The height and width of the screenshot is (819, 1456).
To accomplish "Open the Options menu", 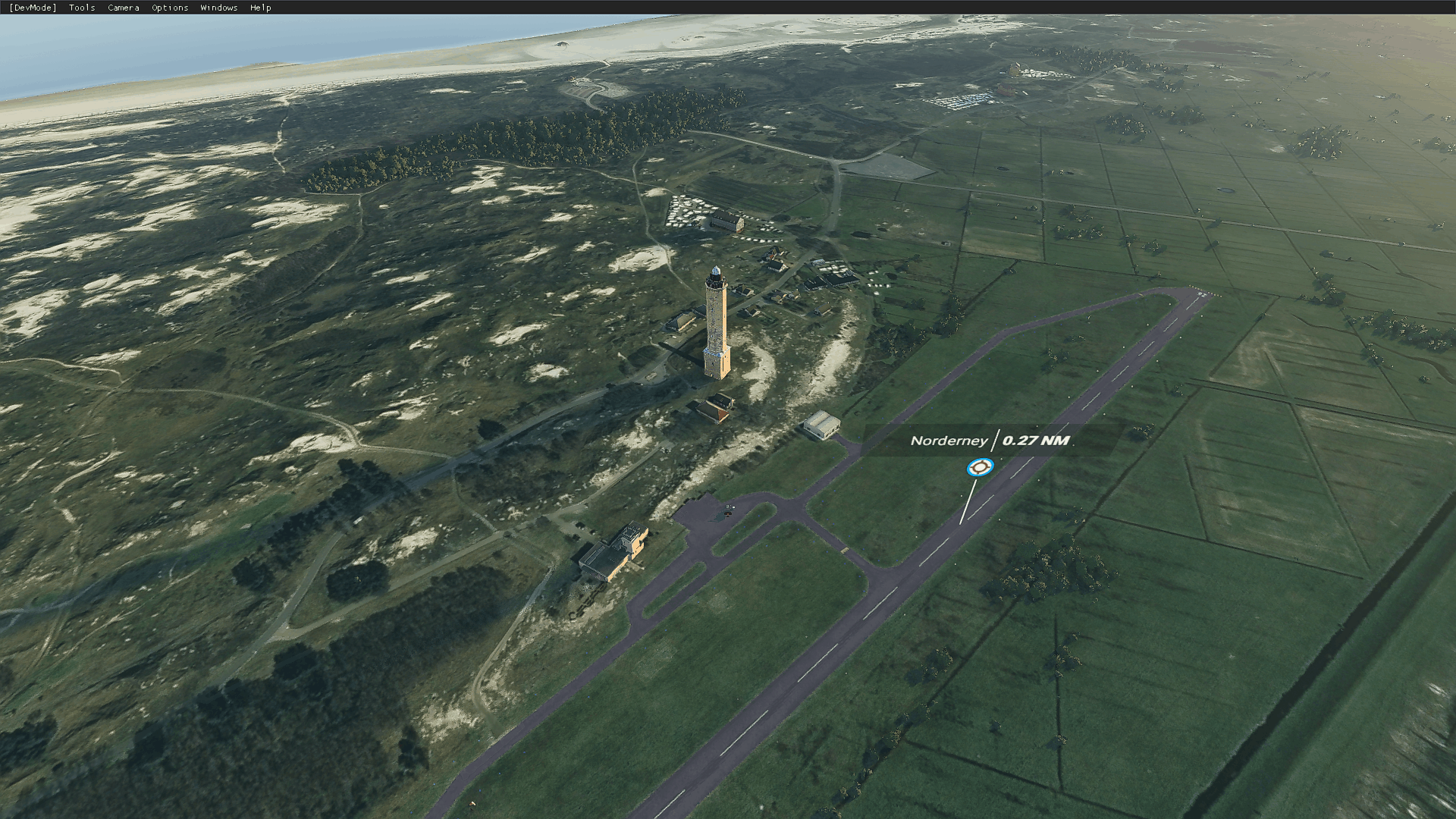I will tap(170, 8).
